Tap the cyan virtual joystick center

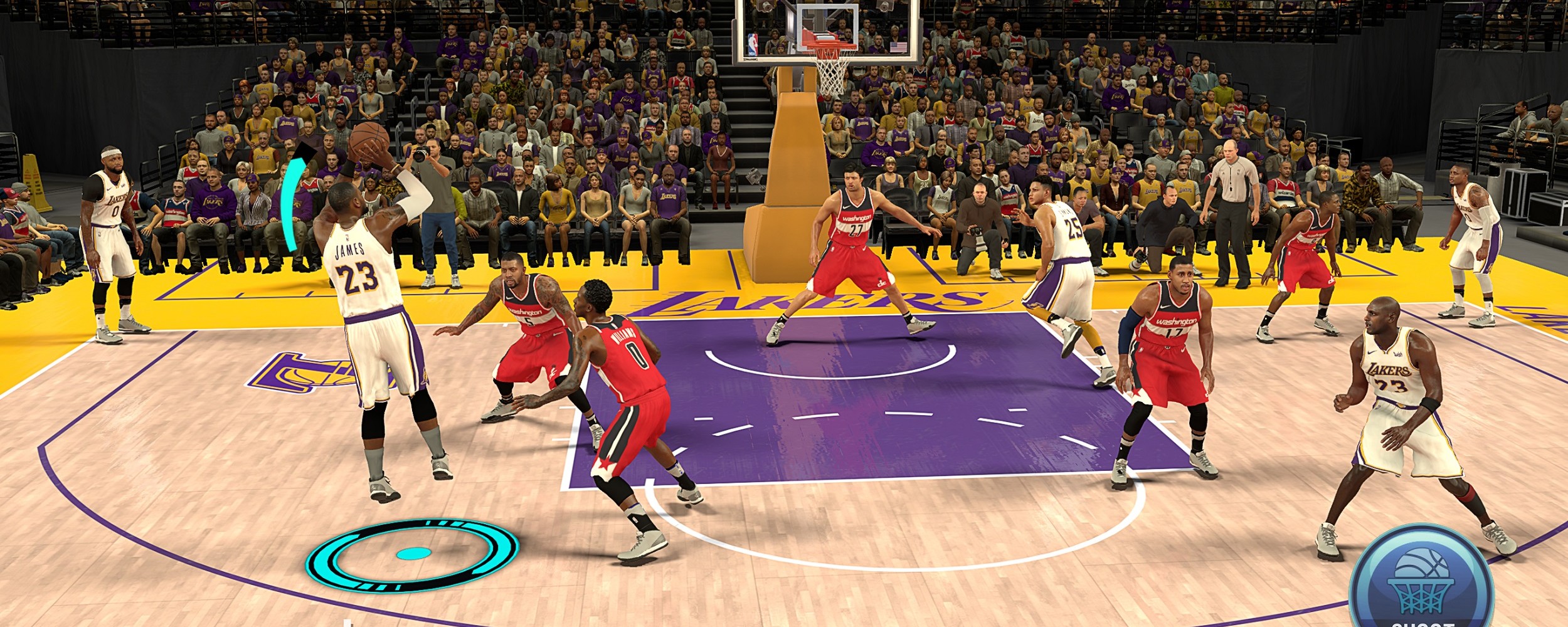413,554
